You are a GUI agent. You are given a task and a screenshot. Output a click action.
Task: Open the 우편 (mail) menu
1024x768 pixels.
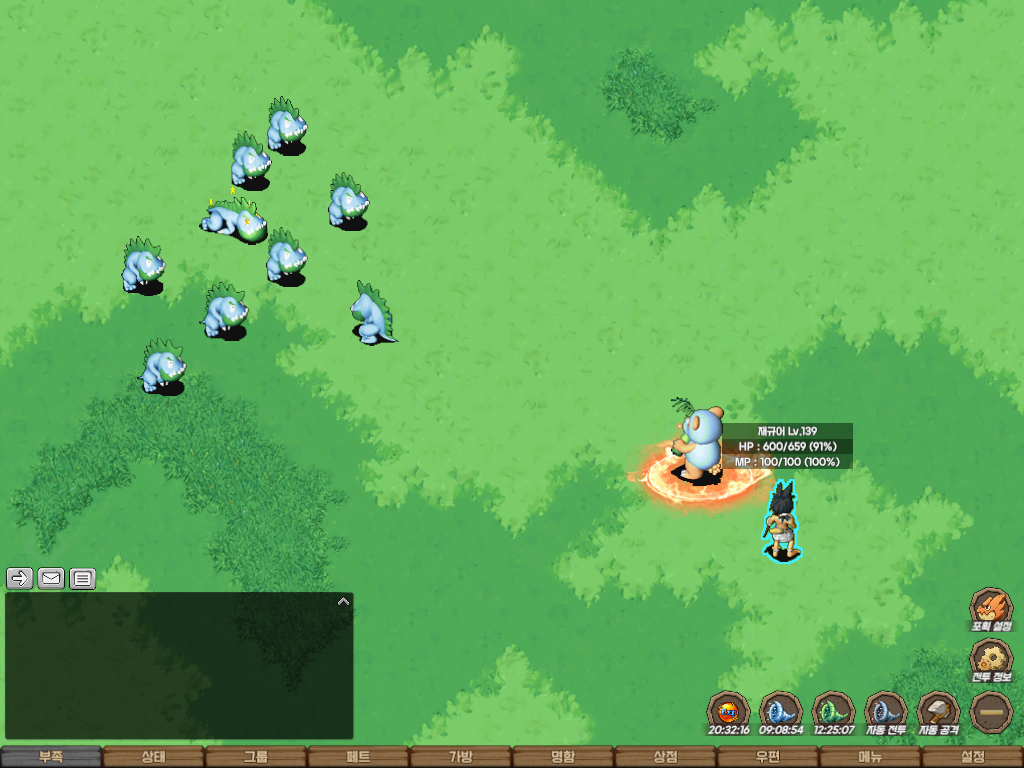[x=767, y=757]
